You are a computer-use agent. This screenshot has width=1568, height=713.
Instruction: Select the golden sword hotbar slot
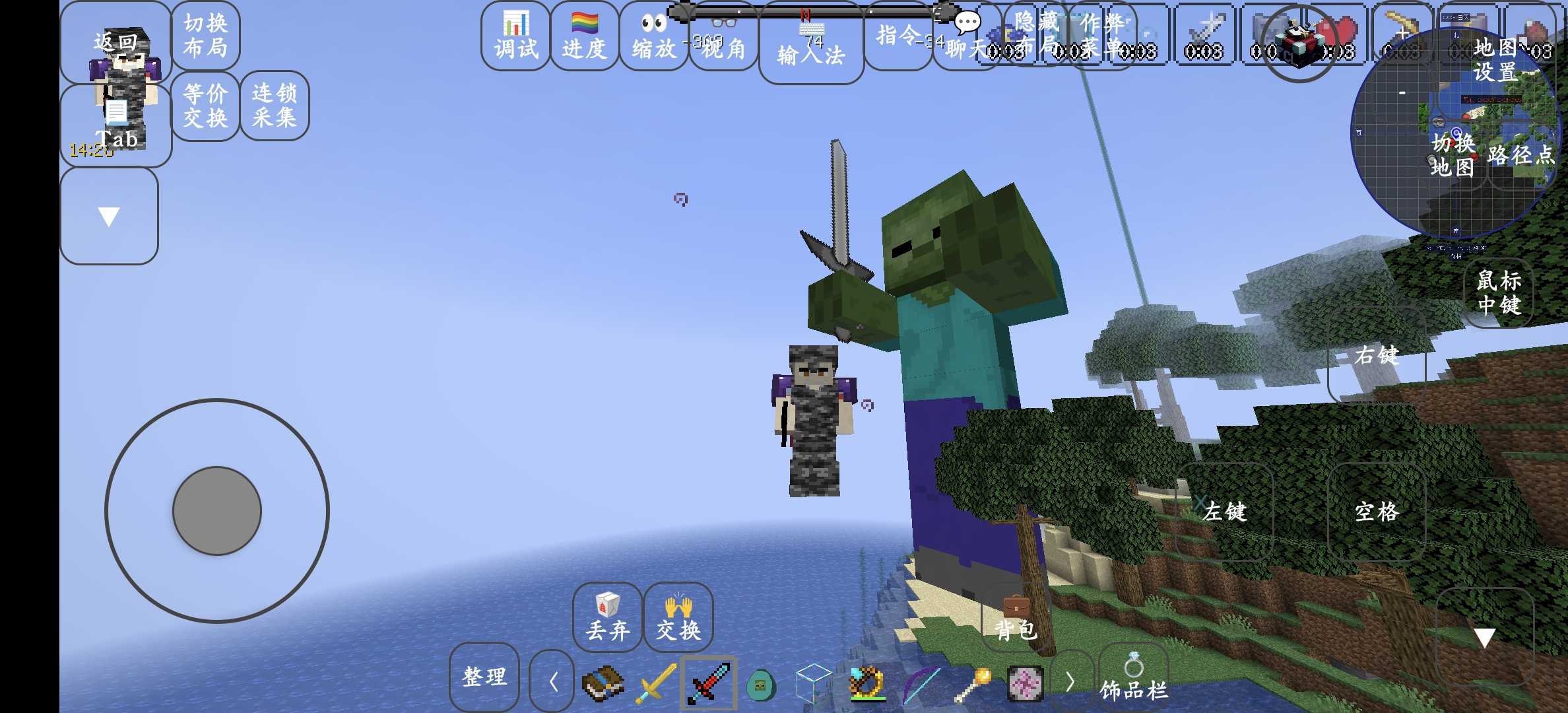[656, 684]
